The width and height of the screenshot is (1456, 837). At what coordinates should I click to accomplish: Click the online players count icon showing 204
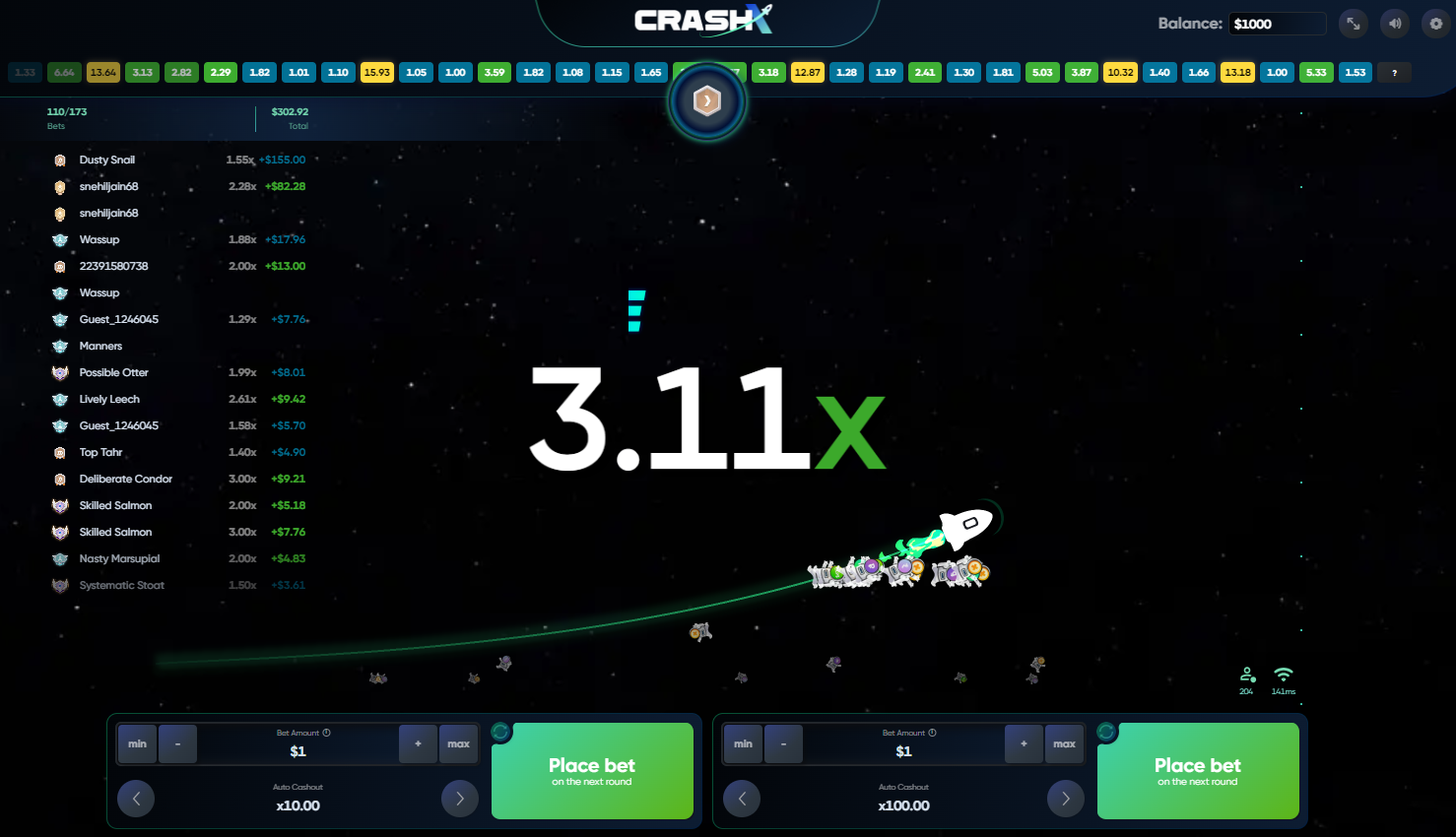1245,674
